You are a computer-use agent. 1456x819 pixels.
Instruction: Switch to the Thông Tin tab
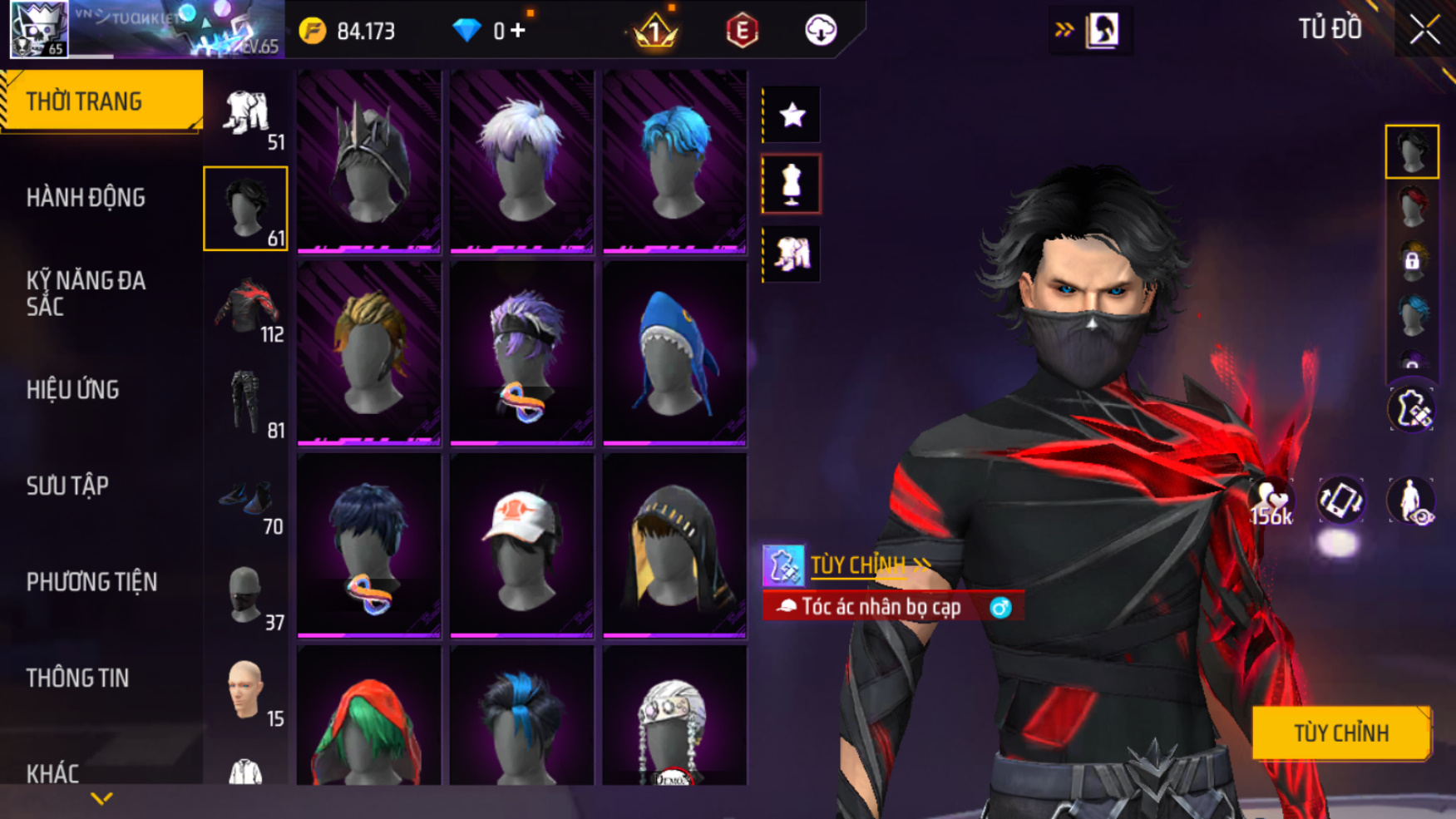coord(77,678)
